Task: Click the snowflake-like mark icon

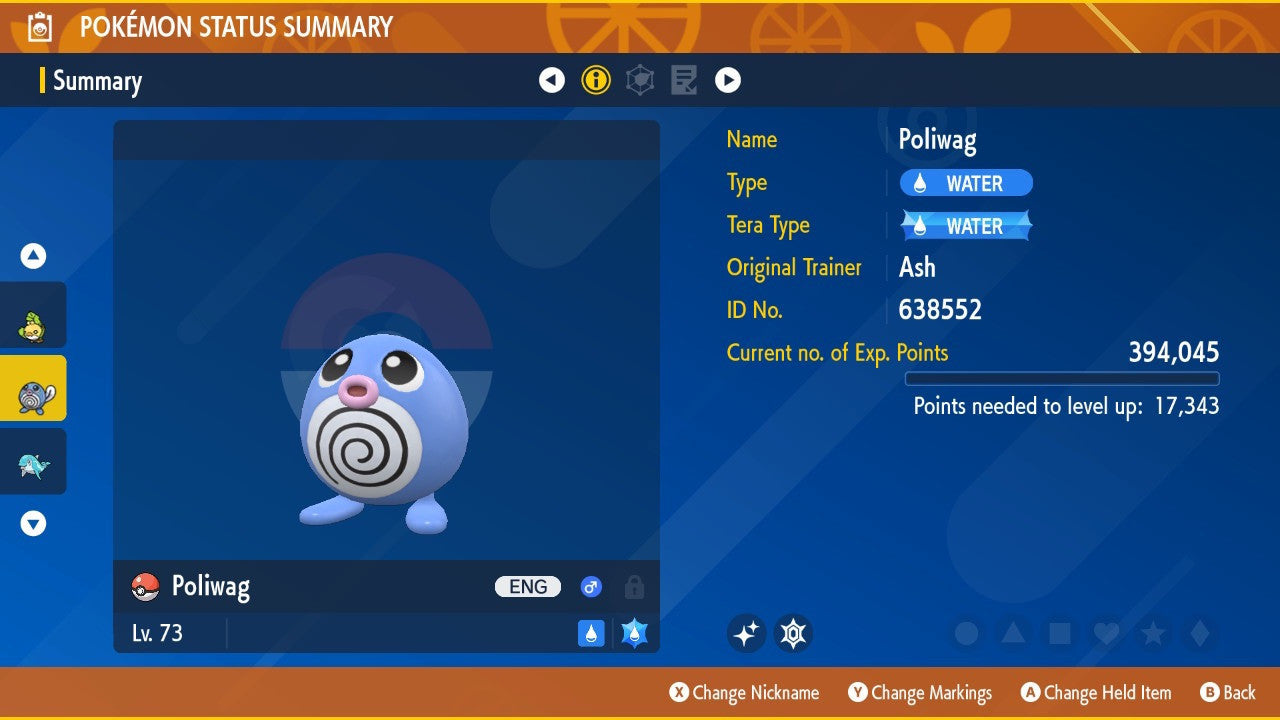Action: [793, 633]
